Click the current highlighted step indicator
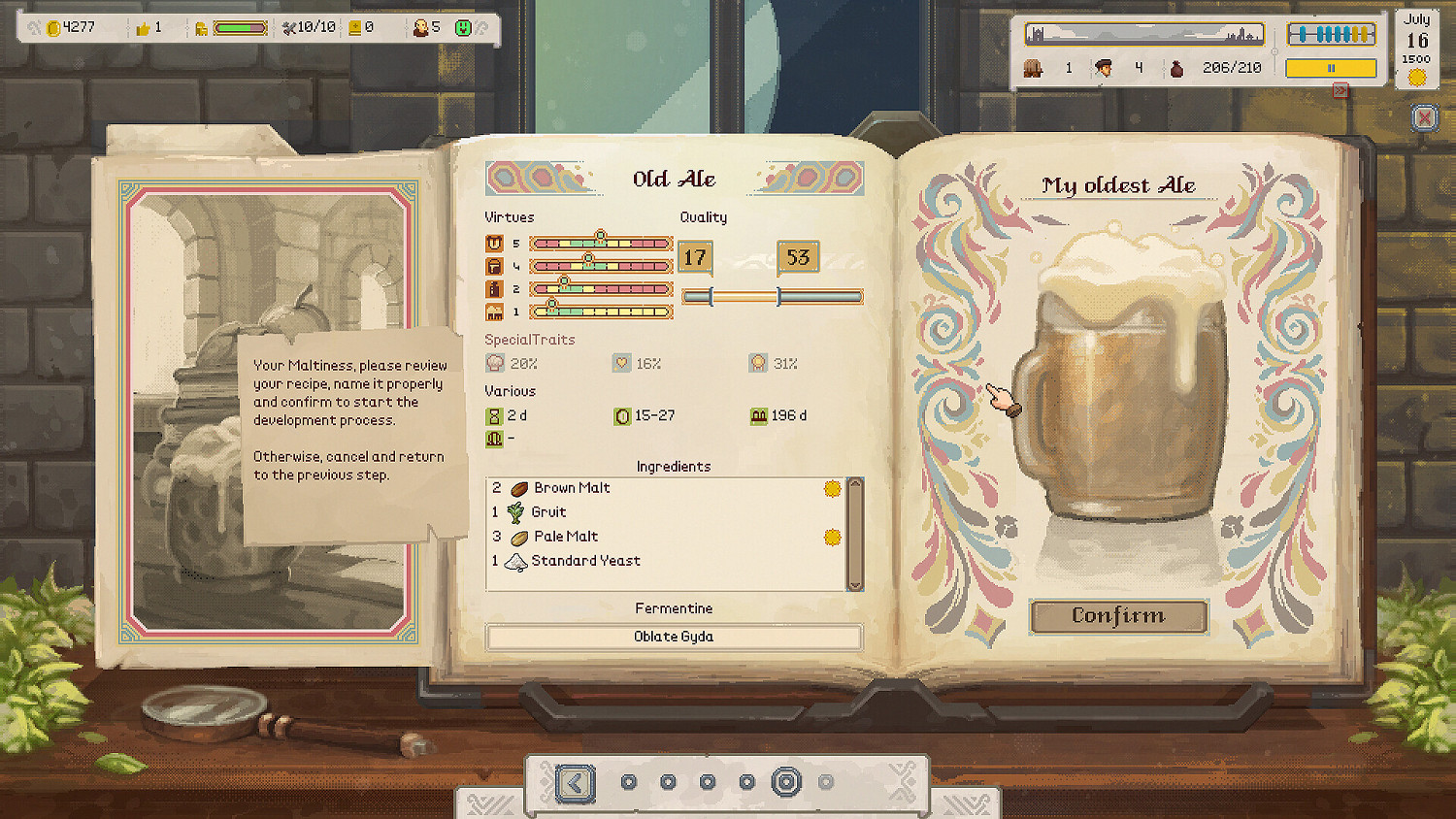Screen dimensions: 1456x819 786,782
